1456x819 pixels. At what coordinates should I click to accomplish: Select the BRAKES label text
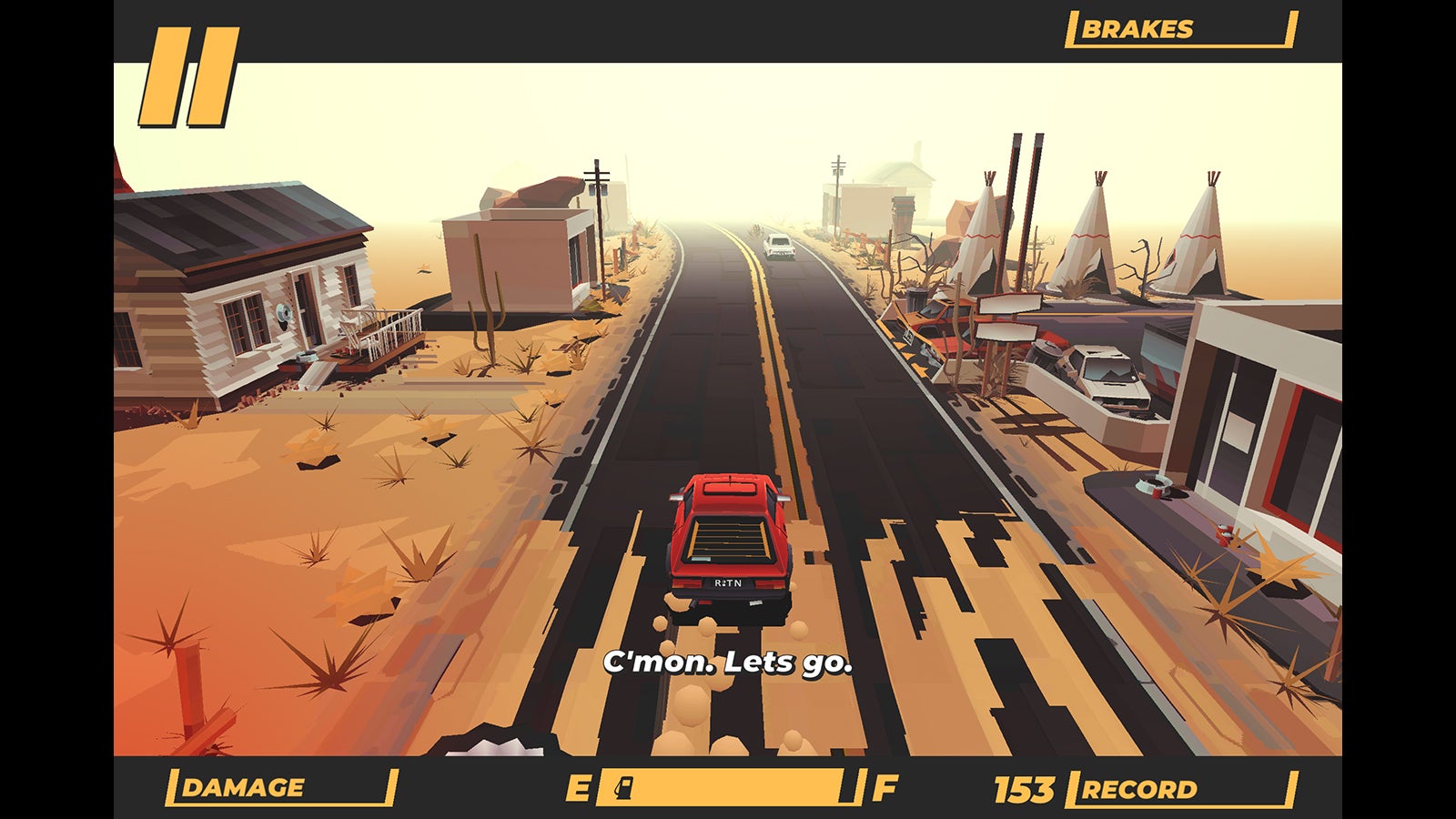click(1137, 27)
